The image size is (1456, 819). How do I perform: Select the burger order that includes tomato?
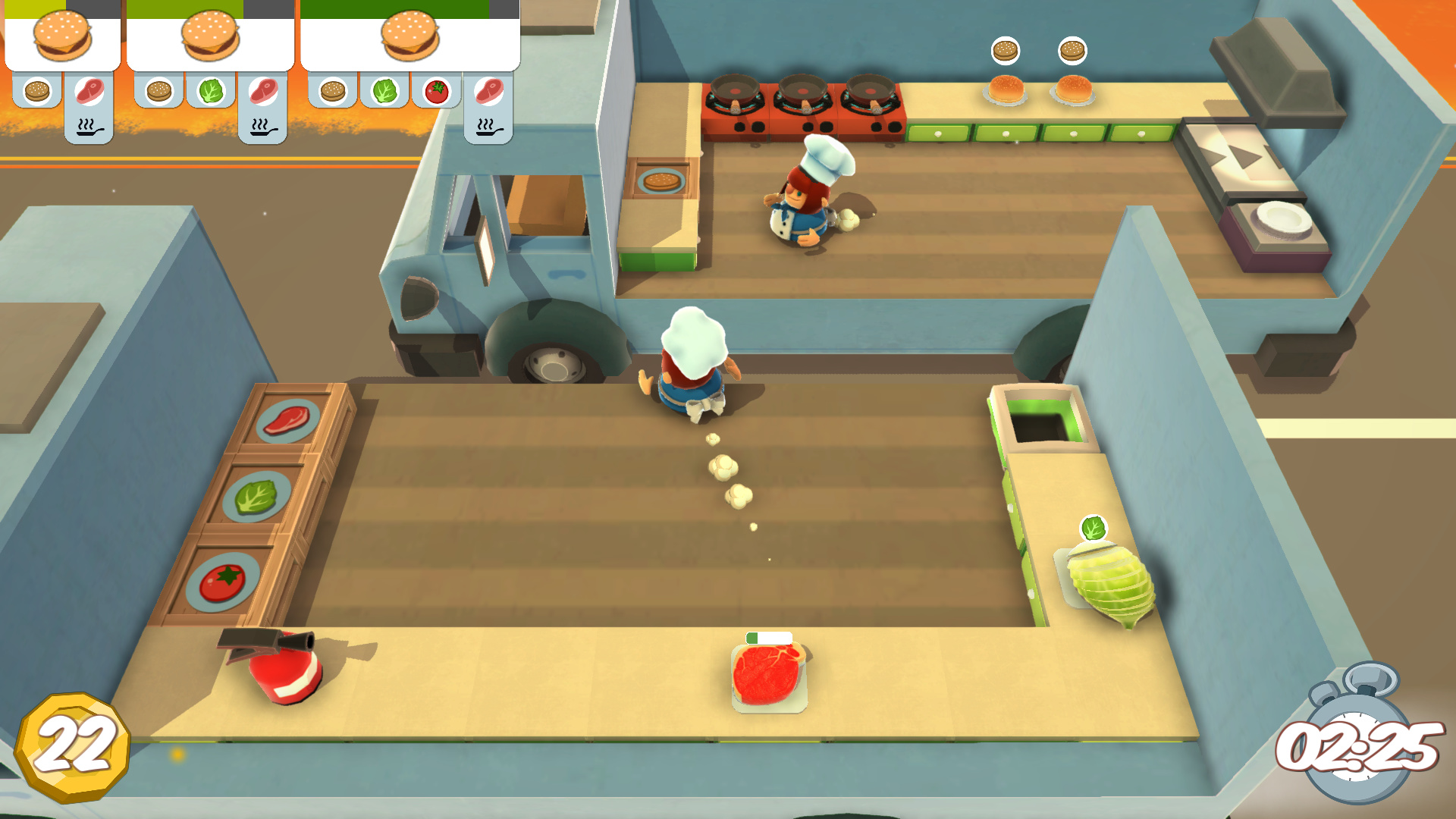409,38
